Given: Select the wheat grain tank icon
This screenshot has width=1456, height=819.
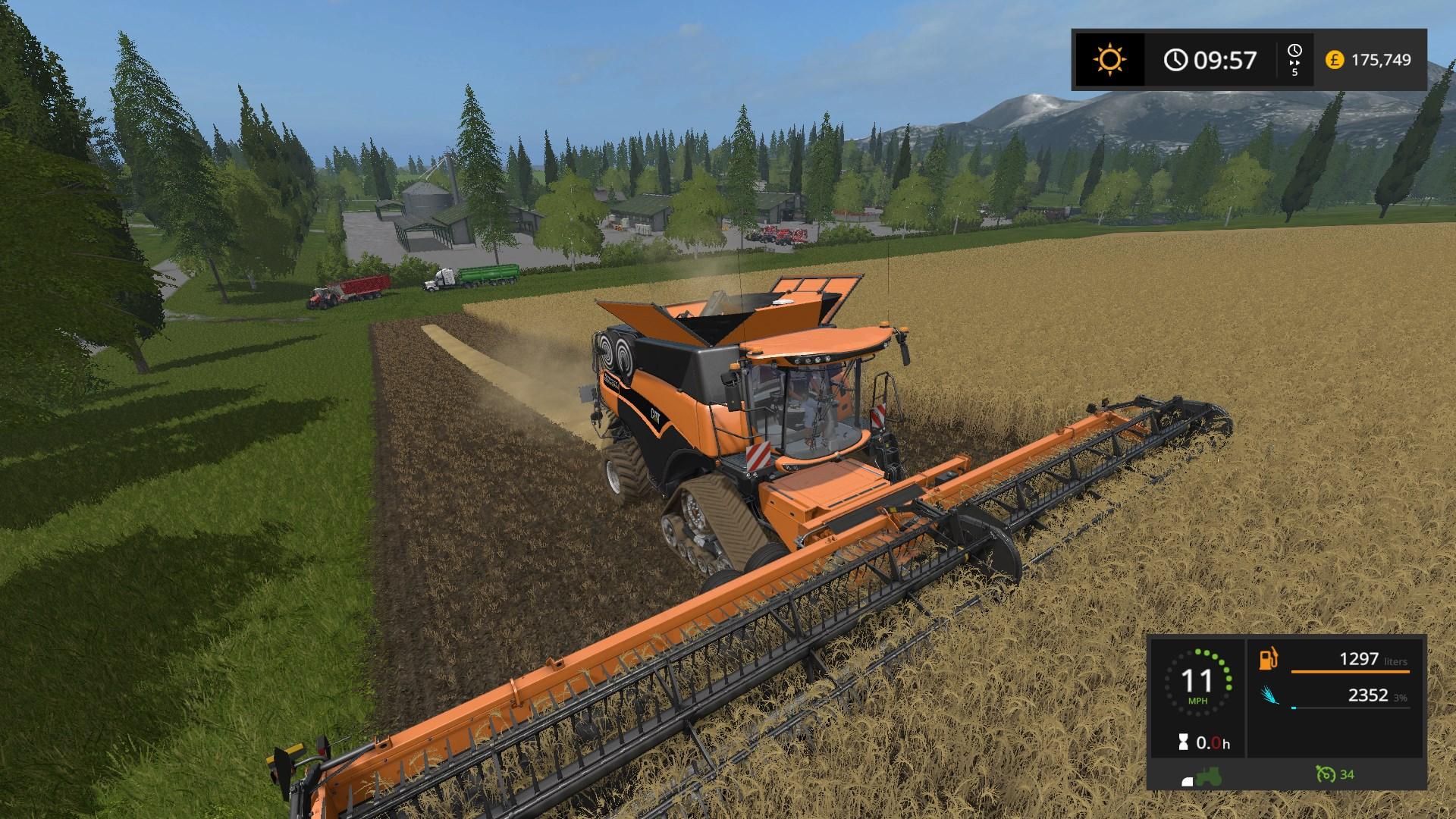Looking at the screenshot, I should click(x=1269, y=695).
